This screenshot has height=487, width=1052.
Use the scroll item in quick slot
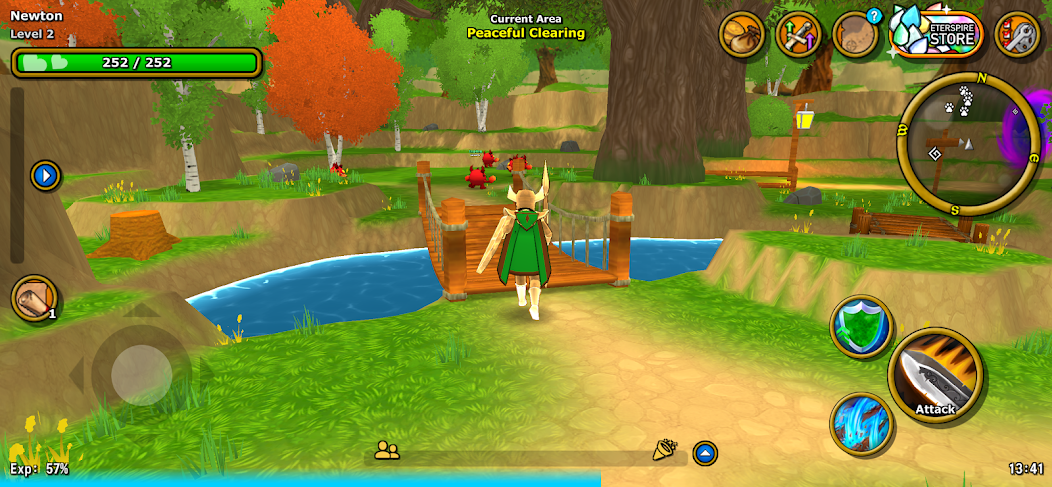(34, 299)
